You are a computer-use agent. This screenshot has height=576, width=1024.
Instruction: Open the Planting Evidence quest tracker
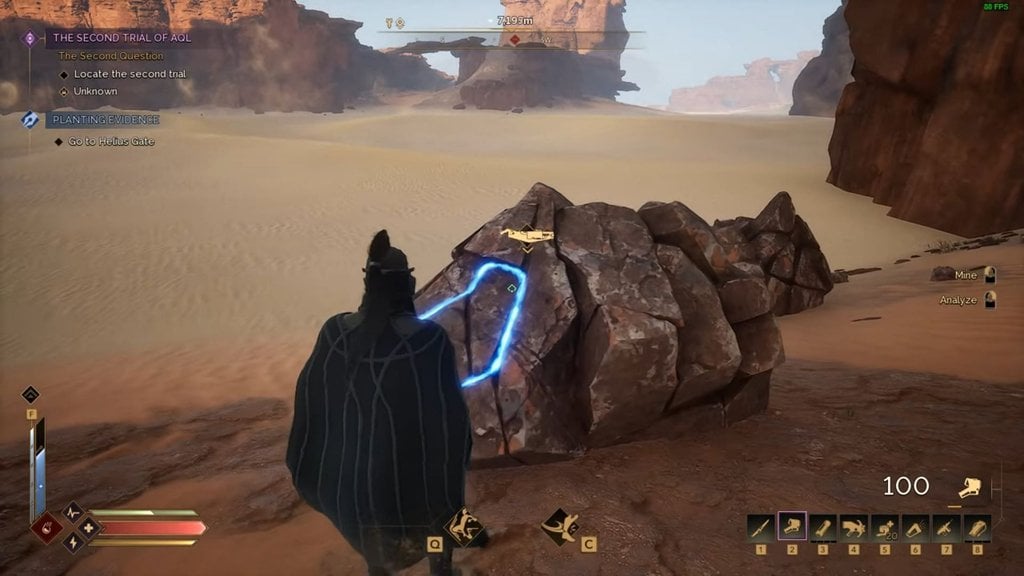[x=102, y=120]
